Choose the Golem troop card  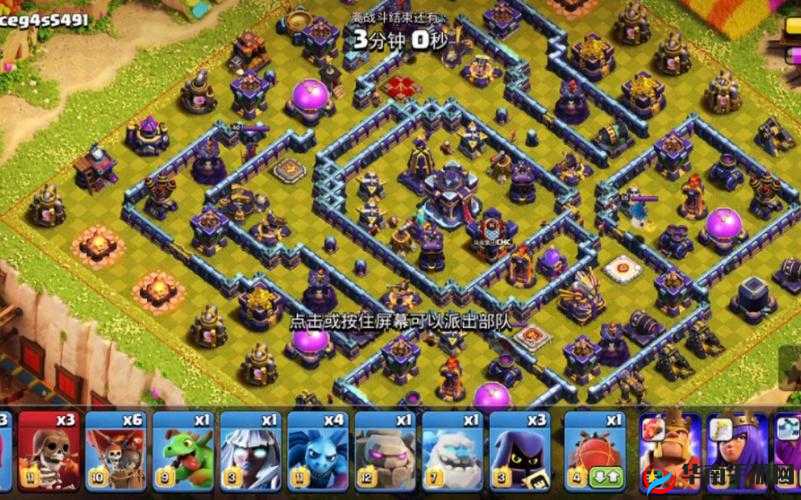click(x=385, y=447)
